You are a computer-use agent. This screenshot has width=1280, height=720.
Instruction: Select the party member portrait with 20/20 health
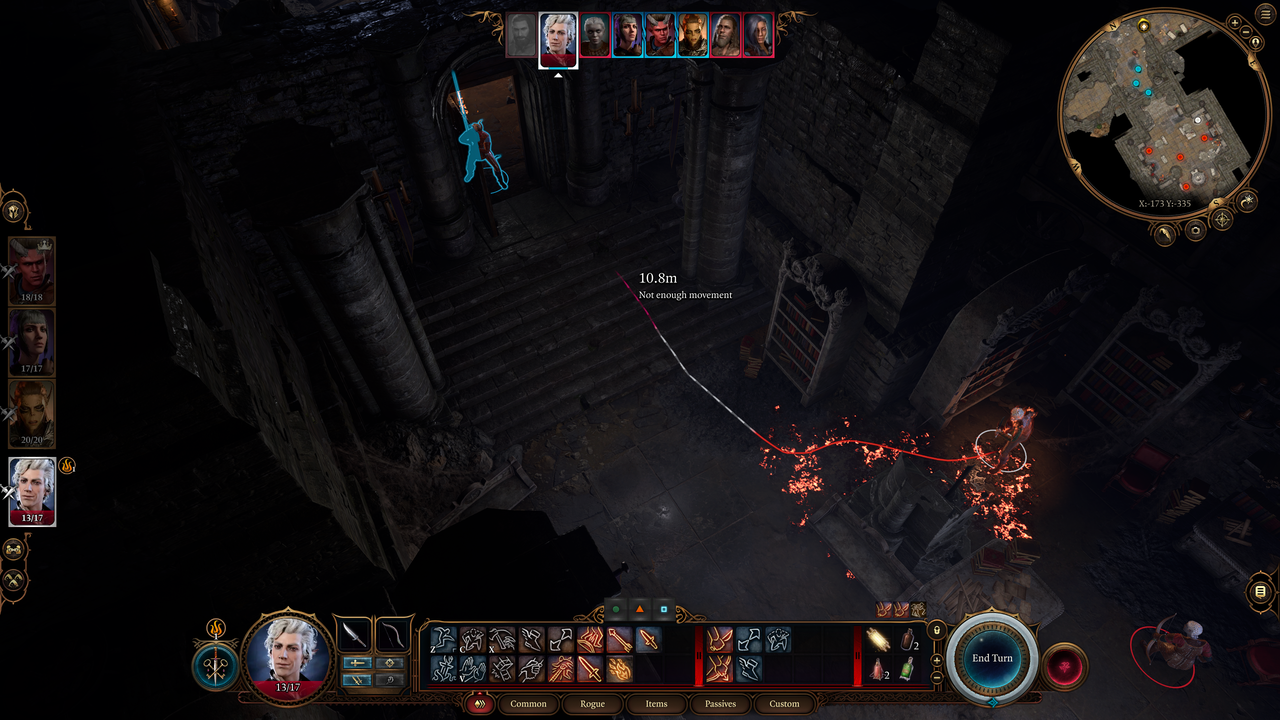pyautogui.click(x=32, y=413)
